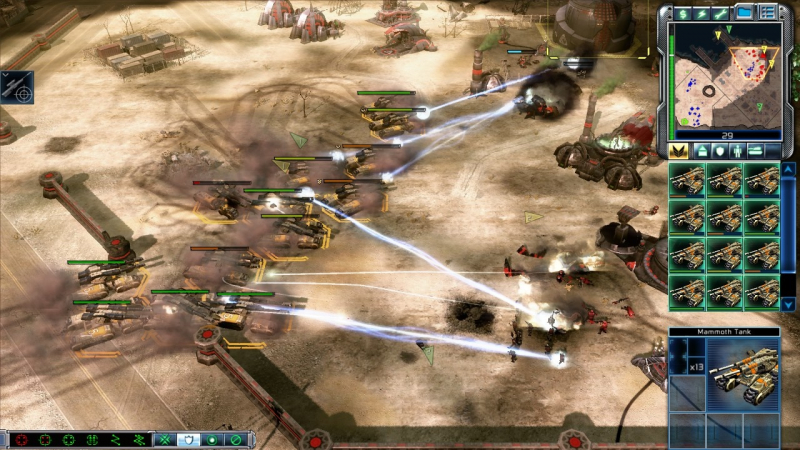Viewport: 800px width, 450px height.
Task: Set the green circle hold ground stance
Action: [212, 439]
